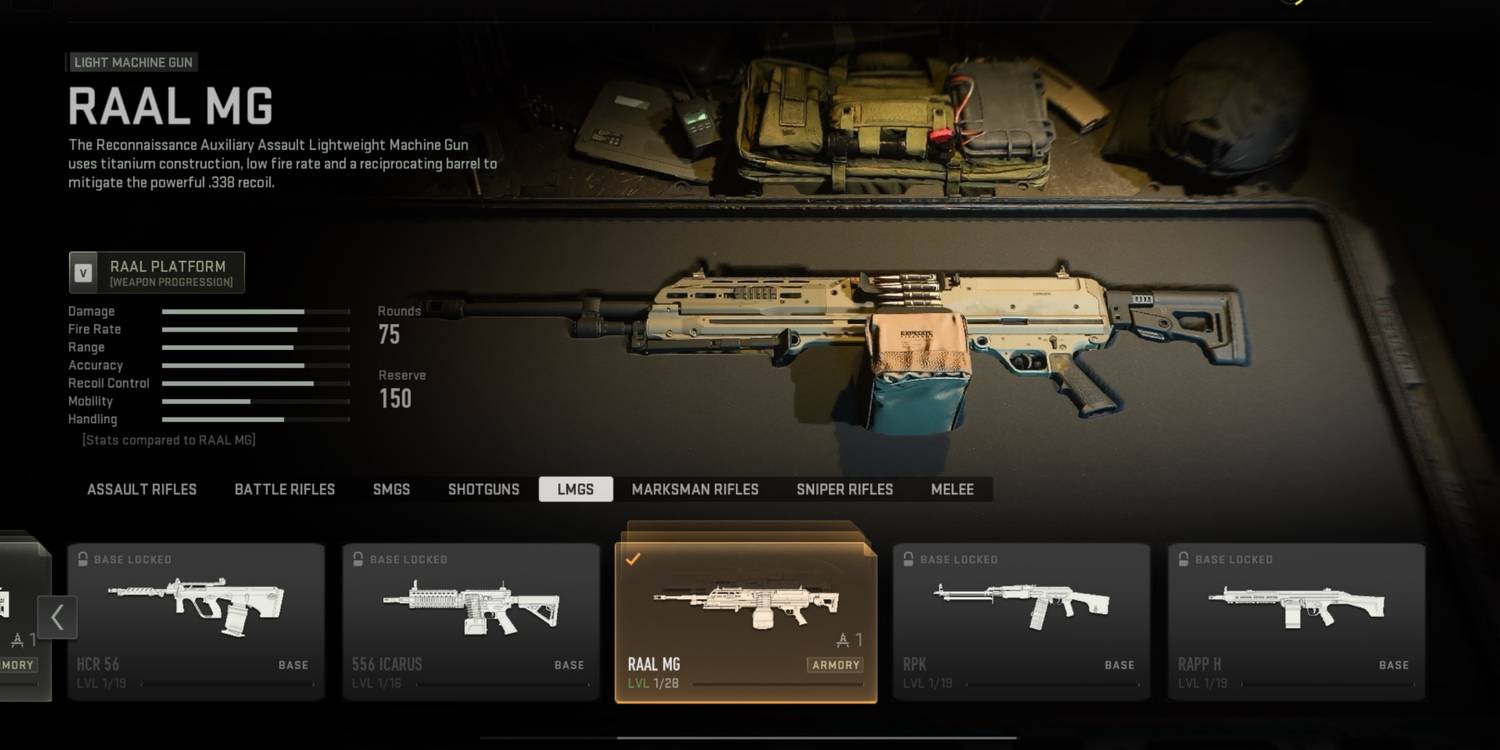Click the left arrow to browse previous weapons
Viewport: 1500px width, 750px height.
57,617
